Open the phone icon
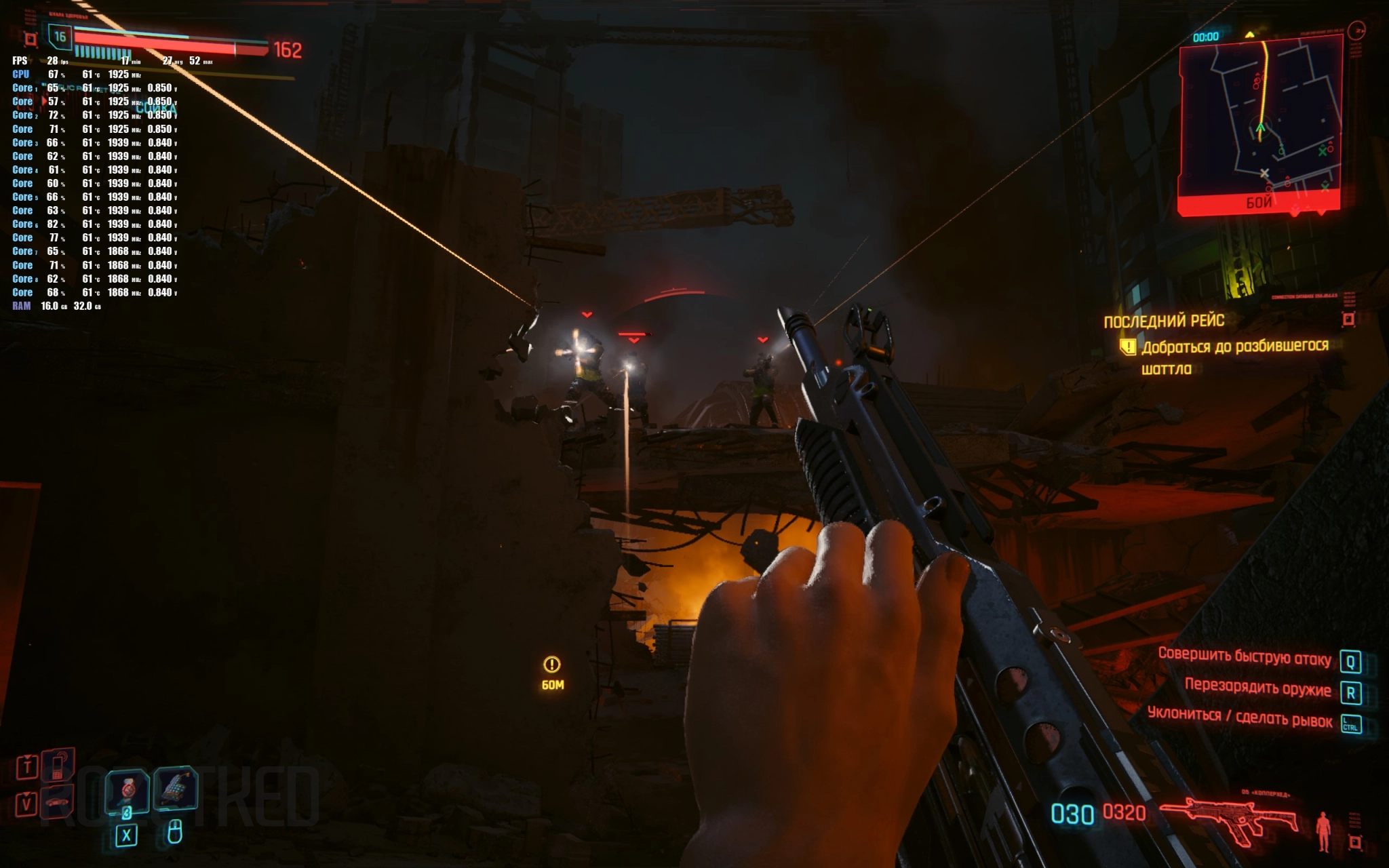1389x868 pixels. [58, 765]
